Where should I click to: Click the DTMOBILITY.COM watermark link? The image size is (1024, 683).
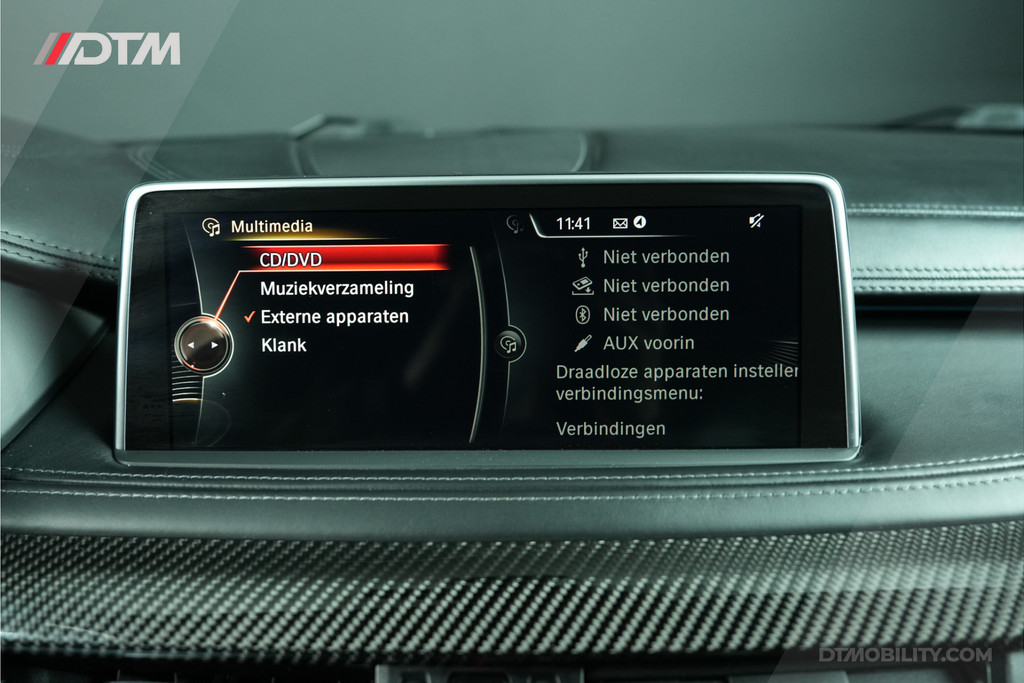905,655
